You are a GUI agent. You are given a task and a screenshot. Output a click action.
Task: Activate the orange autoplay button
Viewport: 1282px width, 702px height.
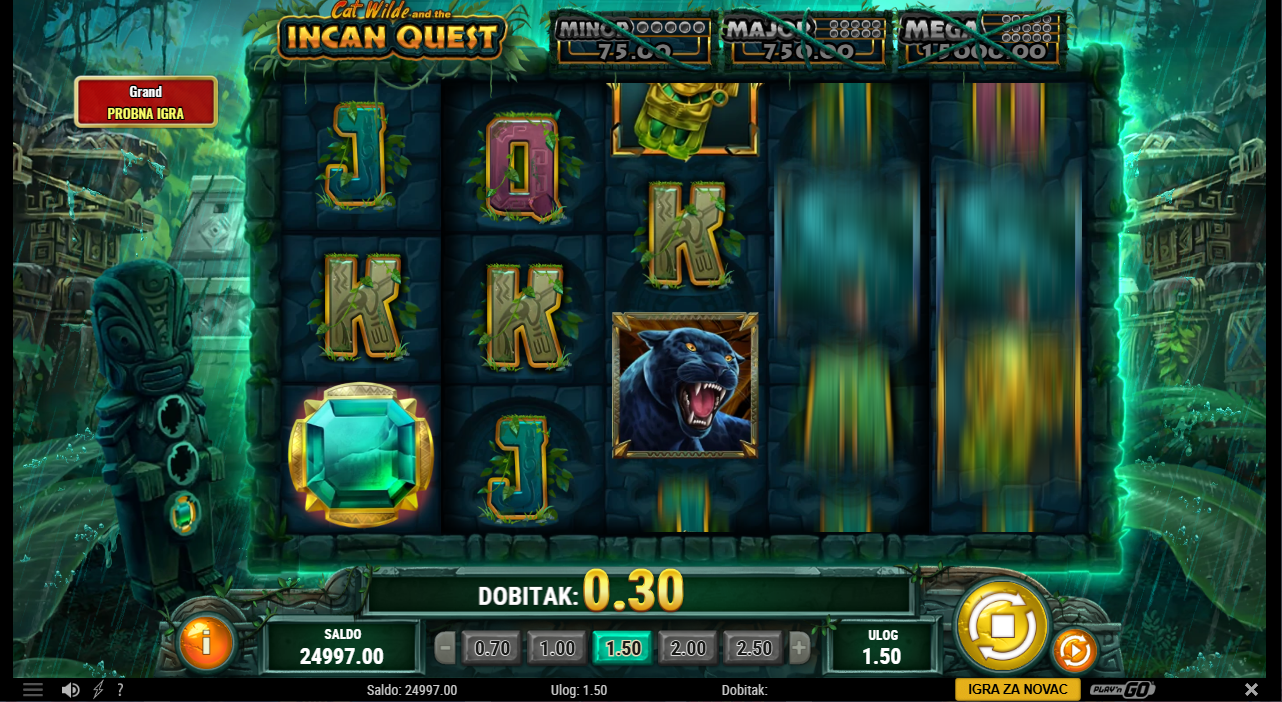pos(1074,651)
